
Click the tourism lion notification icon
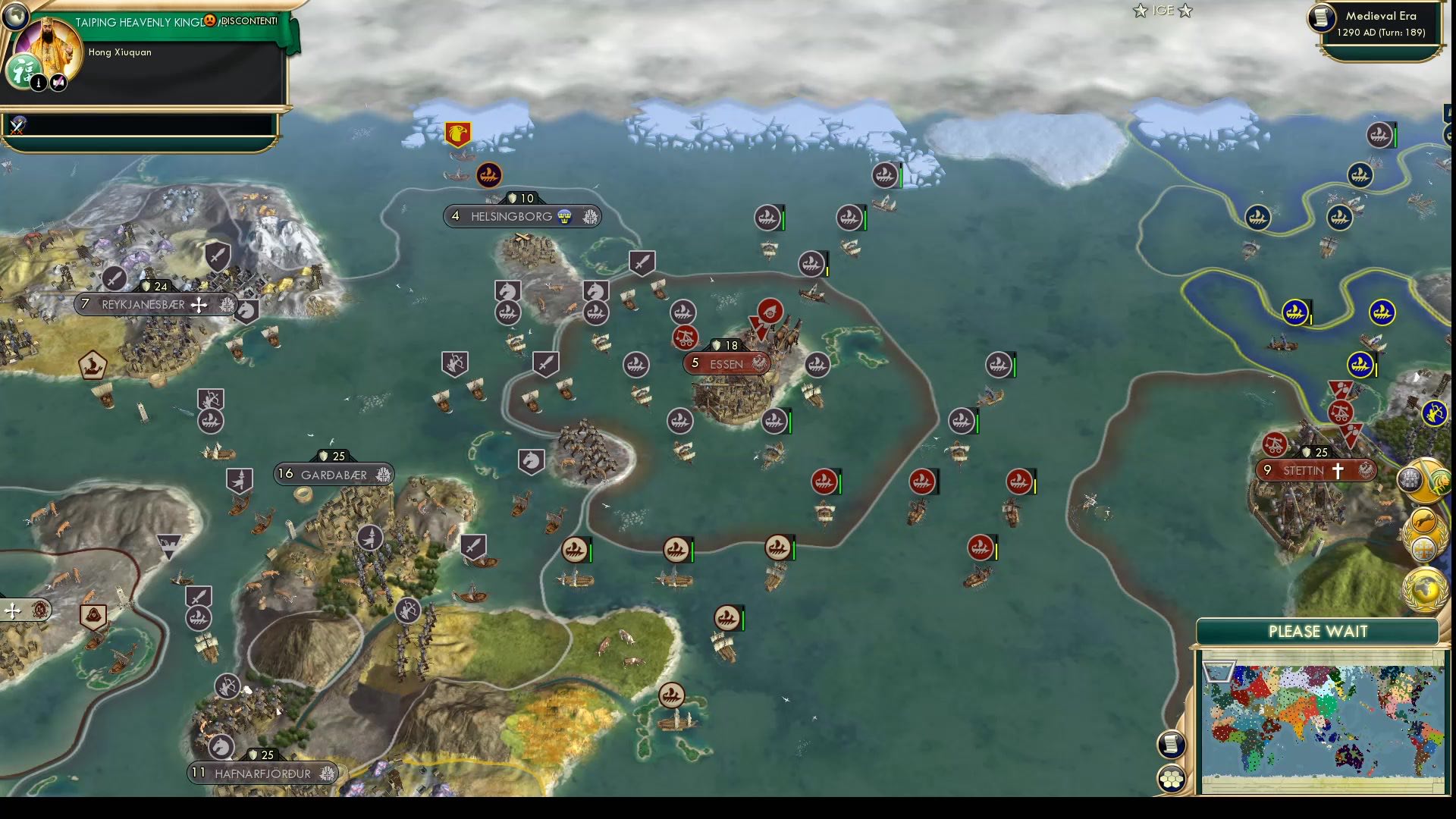click(1442, 481)
